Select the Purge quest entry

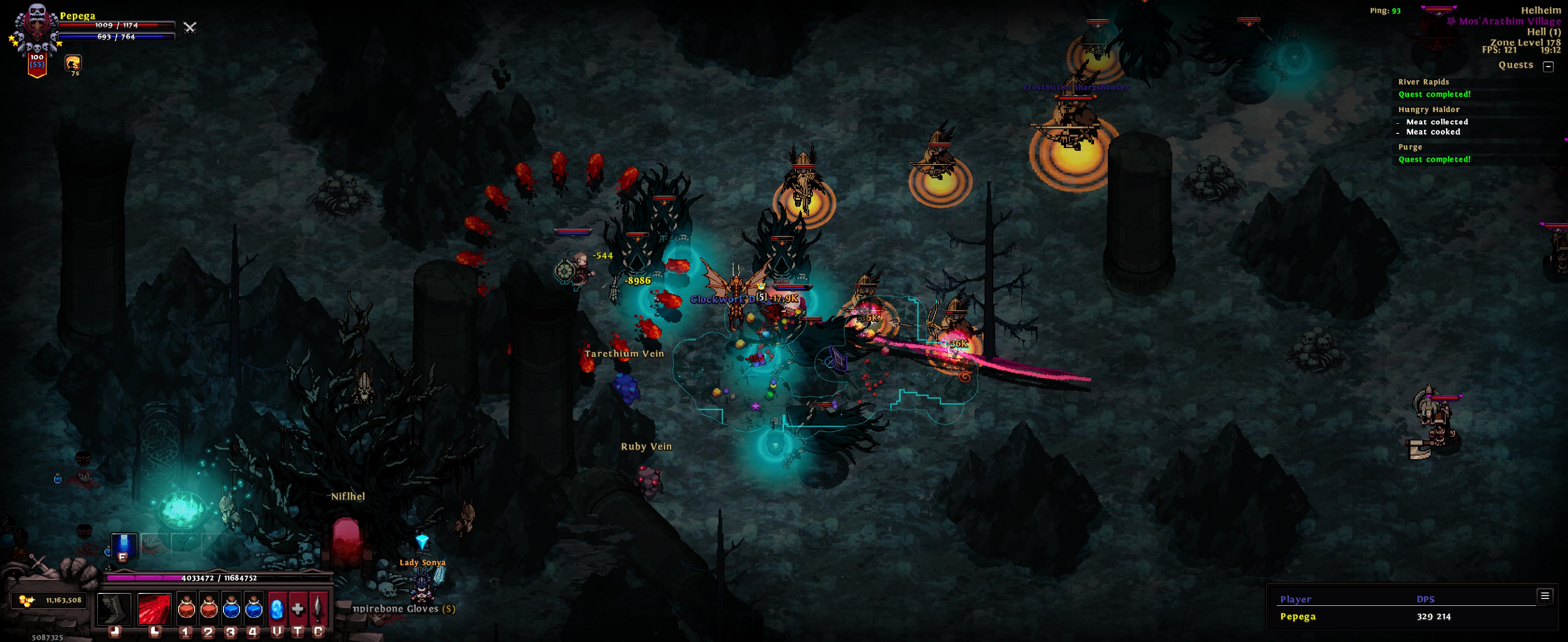click(x=1410, y=148)
